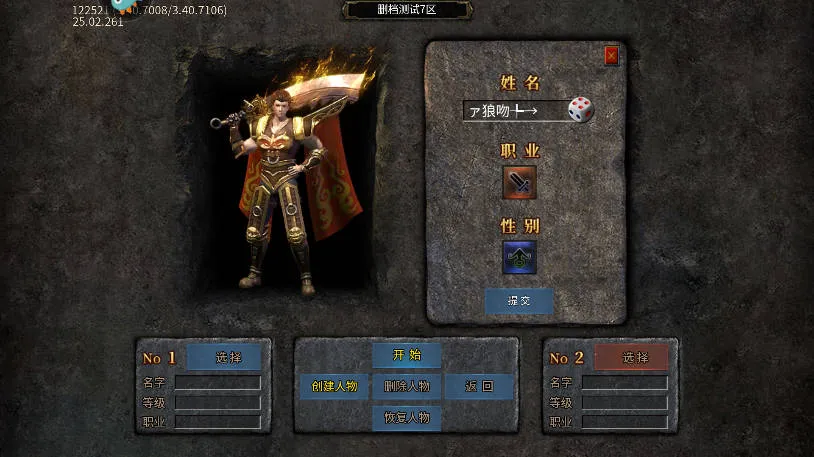
Task: Restore a character with 恢复人物
Action: 407,417
